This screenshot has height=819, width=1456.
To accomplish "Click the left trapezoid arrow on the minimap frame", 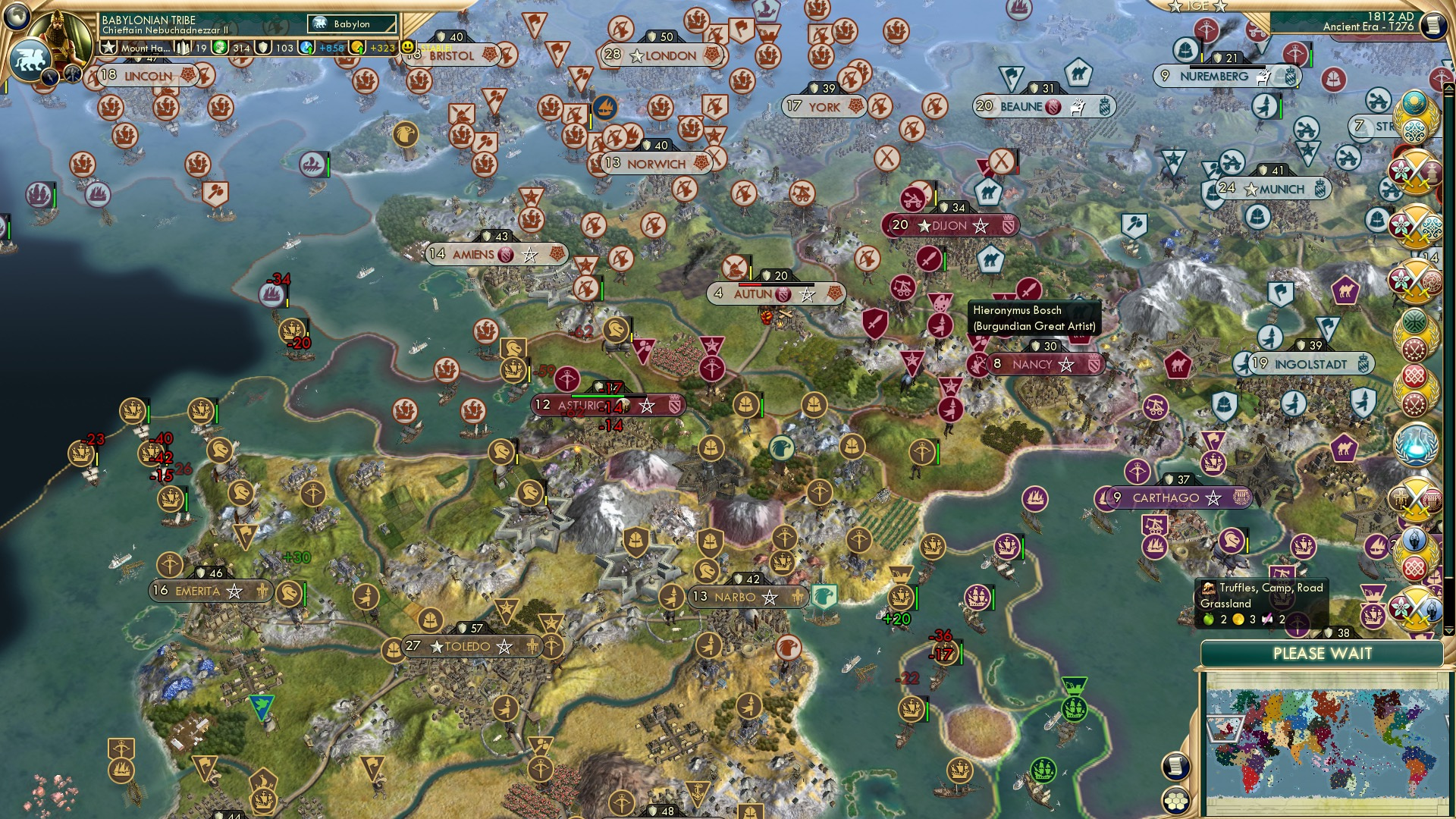I will tap(1223, 730).
